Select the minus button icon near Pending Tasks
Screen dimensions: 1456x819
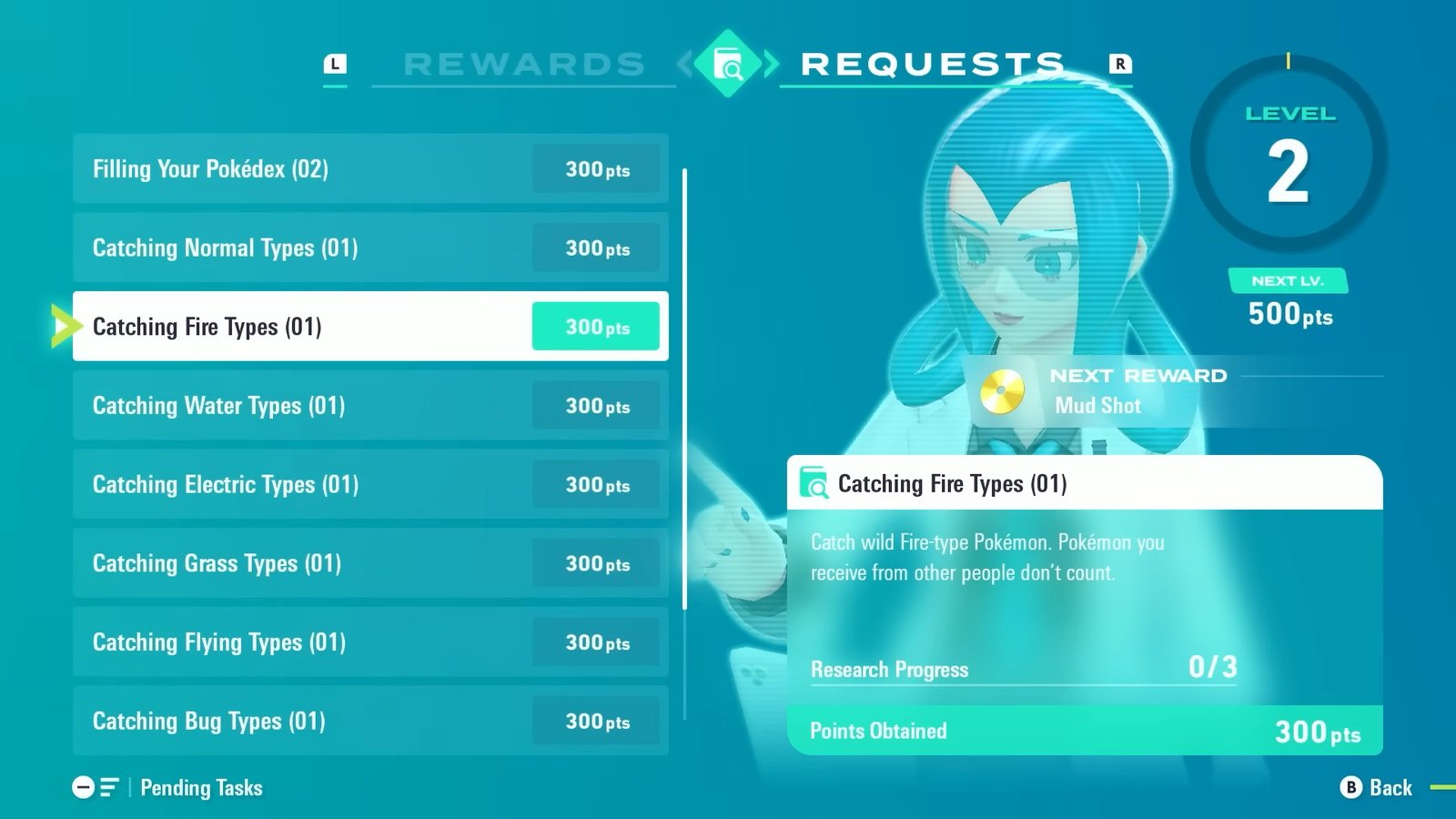pos(85,787)
